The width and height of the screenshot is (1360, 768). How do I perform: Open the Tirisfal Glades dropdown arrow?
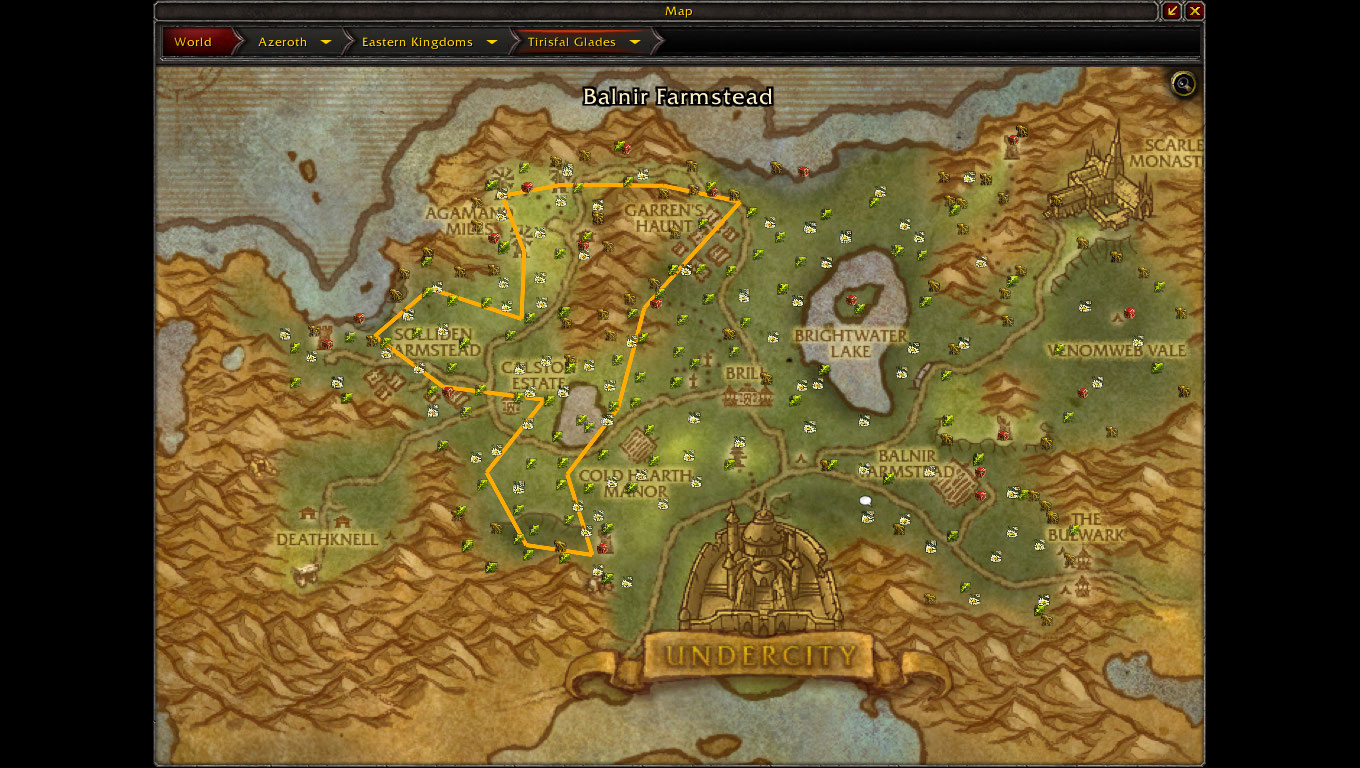point(635,42)
